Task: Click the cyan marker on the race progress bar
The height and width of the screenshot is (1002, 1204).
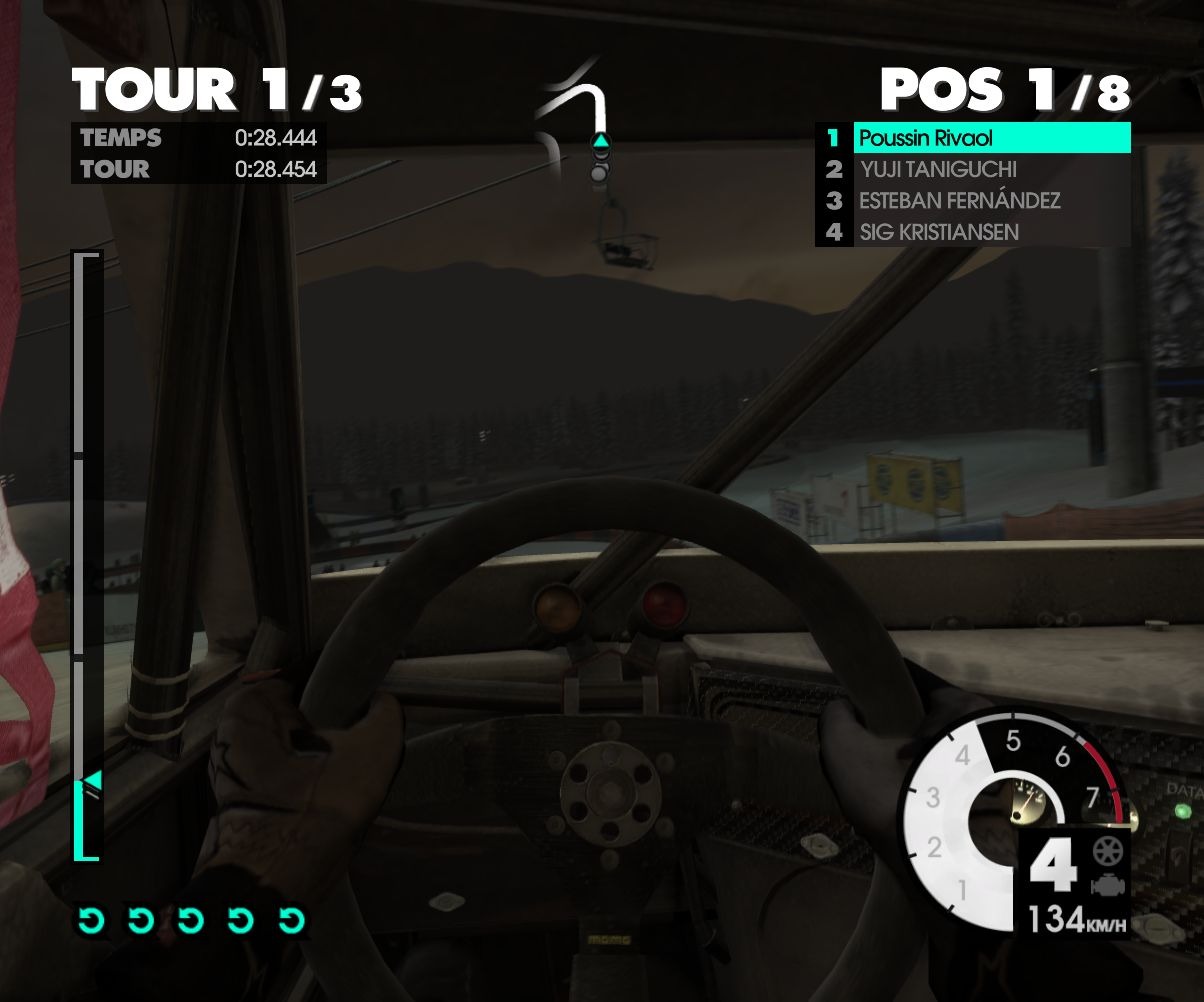Action: pyautogui.click(x=92, y=780)
